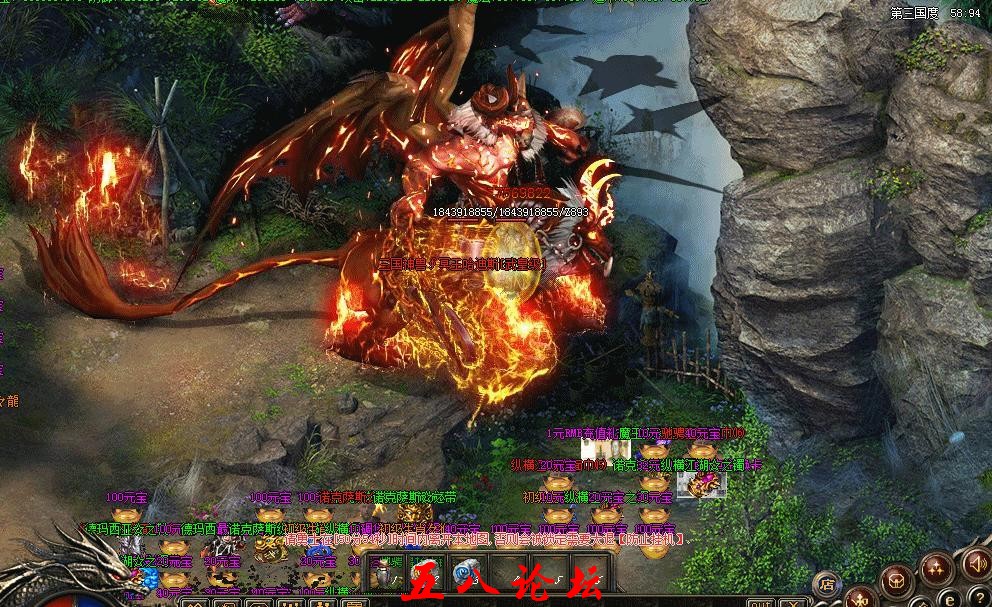Open the three-star sparkle menu button
The image size is (992, 607).
937,568
